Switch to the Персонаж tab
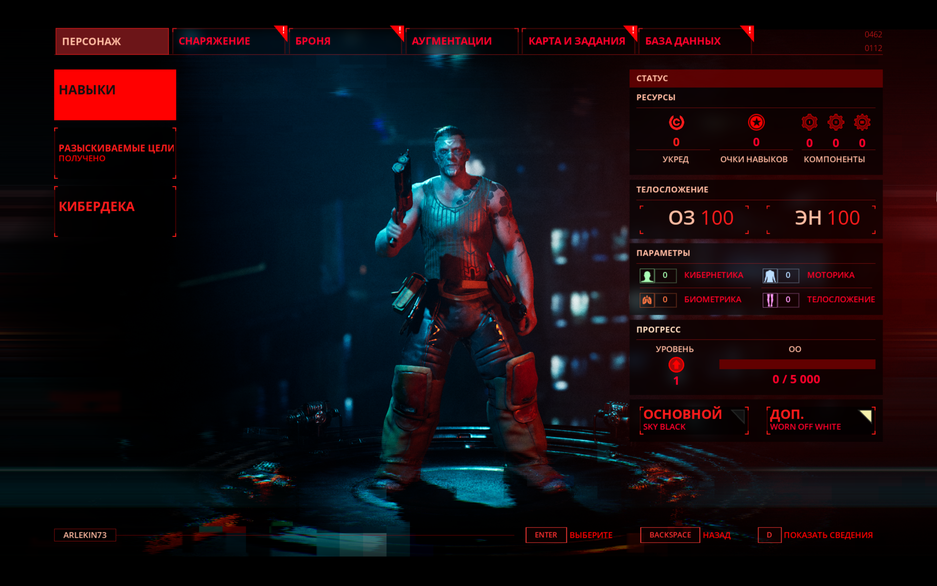The width and height of the screenshot is (937, 586). click(111, 41)
